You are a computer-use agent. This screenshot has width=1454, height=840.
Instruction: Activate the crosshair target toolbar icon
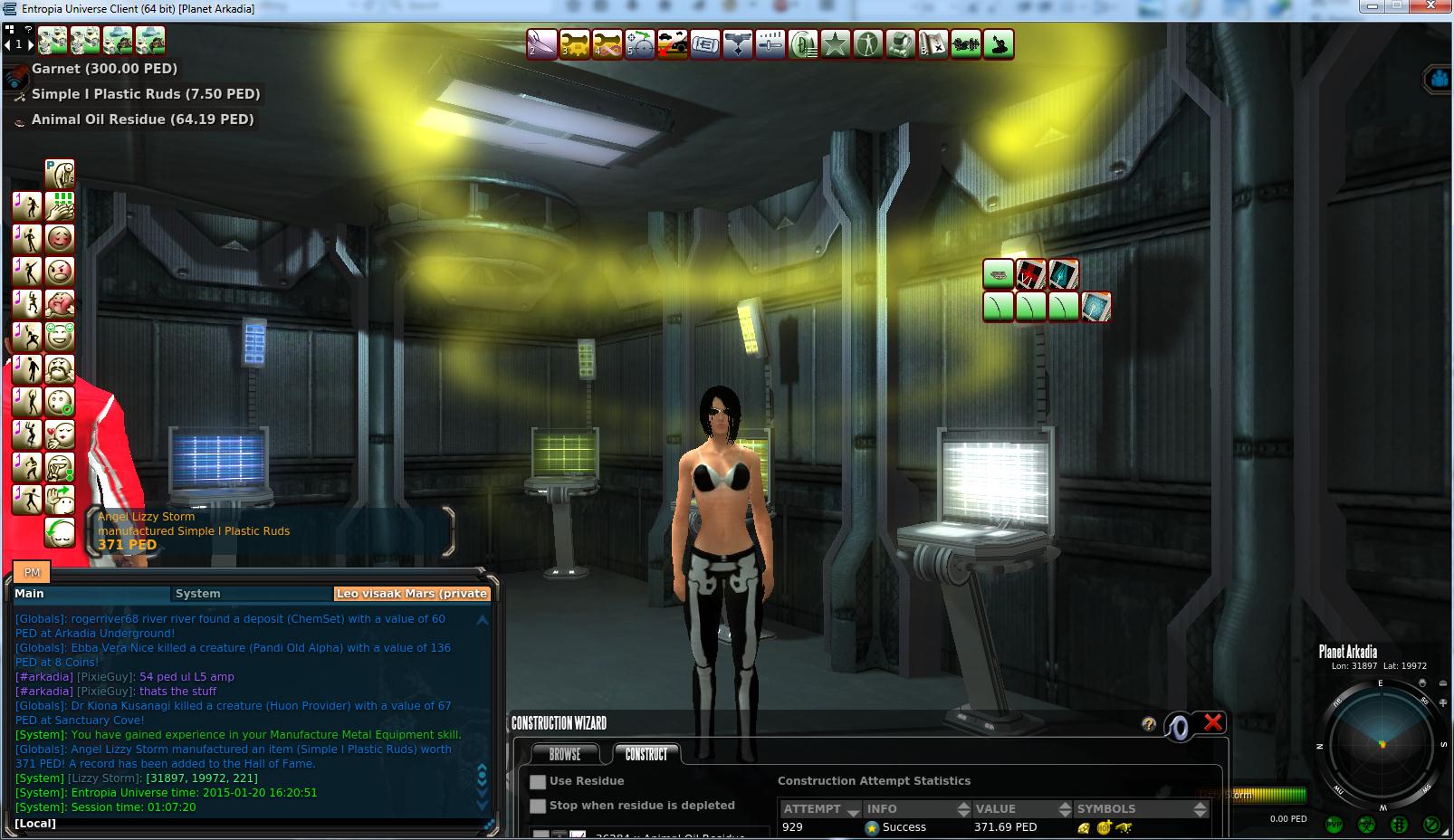tap(640, 43)
